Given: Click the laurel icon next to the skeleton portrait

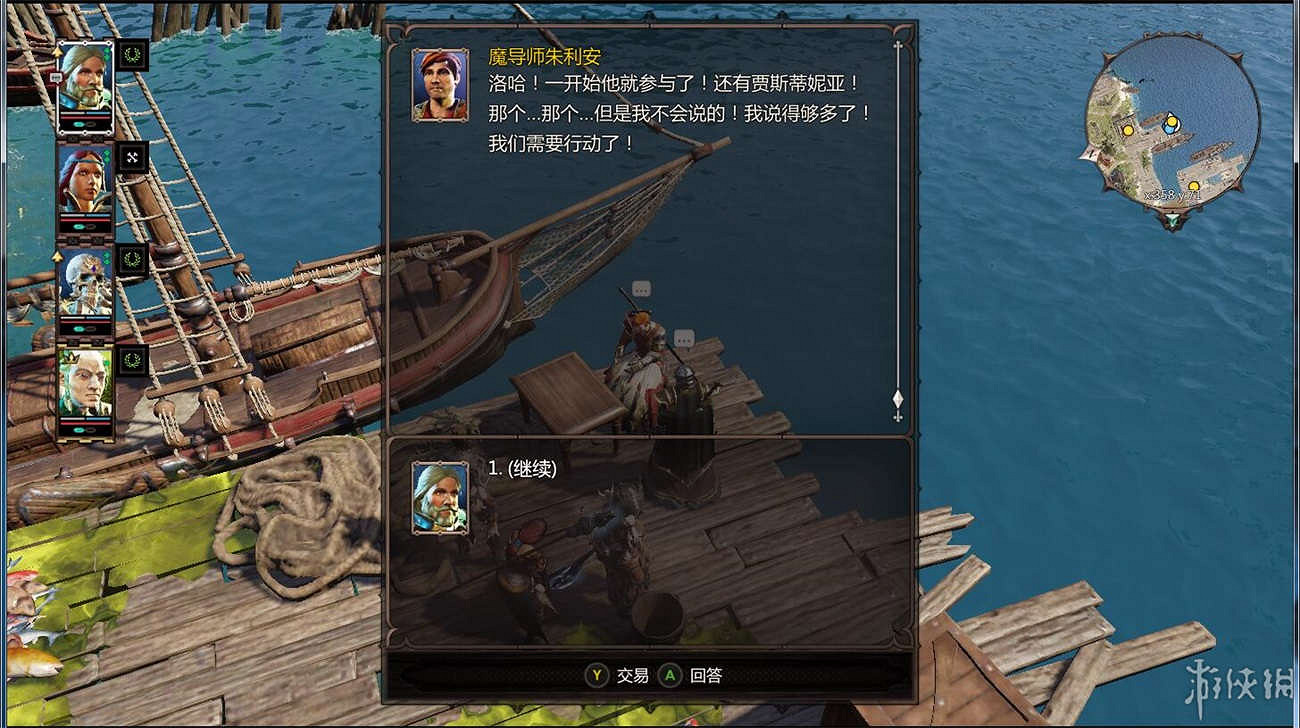Looking at the screenshot, I should (135, 260).
